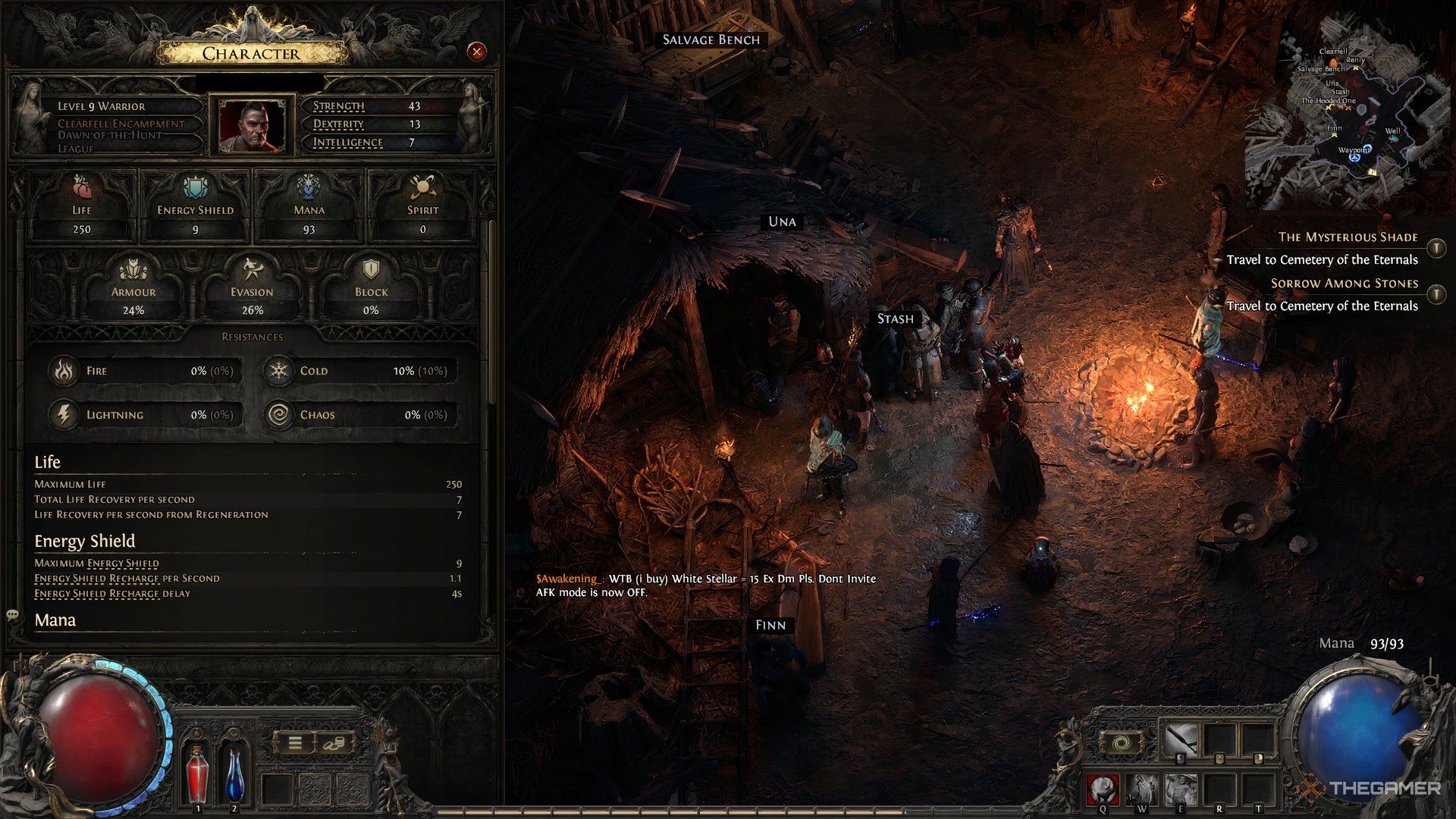Image resolution: width=1456 pixels, height=819 pixels.
Task: Click the Spirit icon
Action: click(x=422, y=187)
